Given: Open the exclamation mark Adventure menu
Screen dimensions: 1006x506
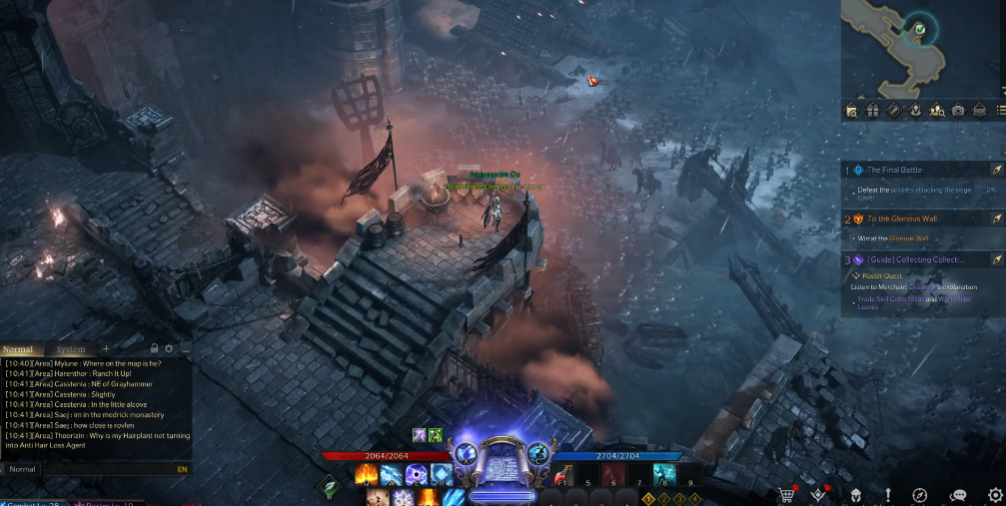Looking at the screenshot, I should point(887,494).
